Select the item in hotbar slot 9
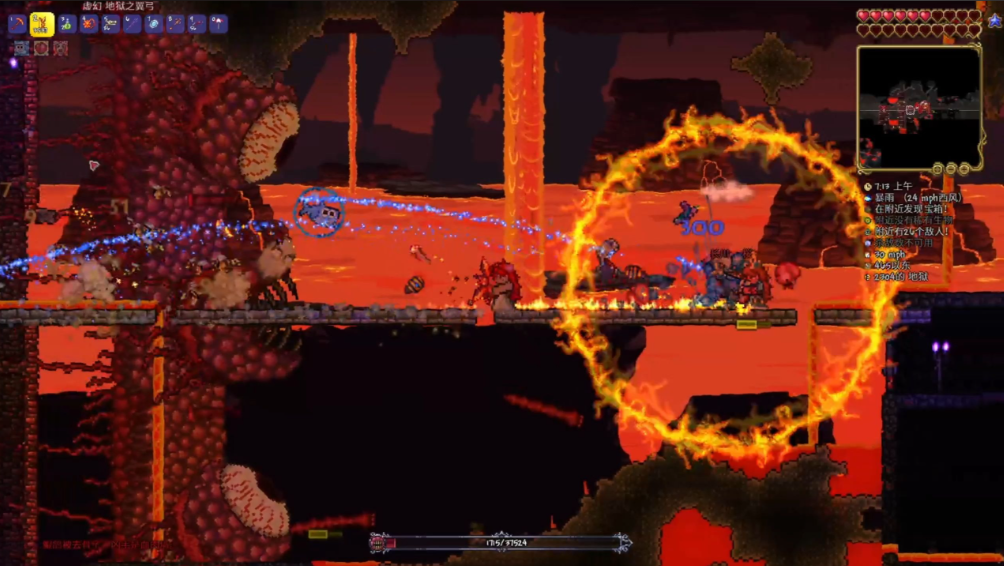The image size is (1004, 566). click(197, 24)
